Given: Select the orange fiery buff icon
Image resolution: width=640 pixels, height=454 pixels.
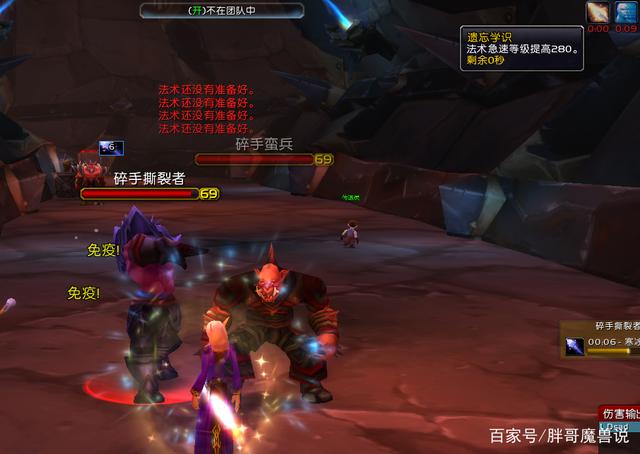Looking at the screenshot, I should tap(598, 12).
